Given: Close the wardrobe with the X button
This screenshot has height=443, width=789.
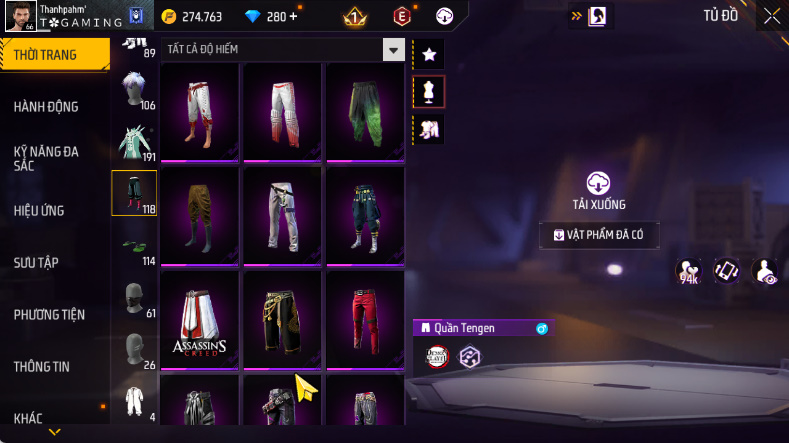Looking at the screenshot, I should 772,16.
